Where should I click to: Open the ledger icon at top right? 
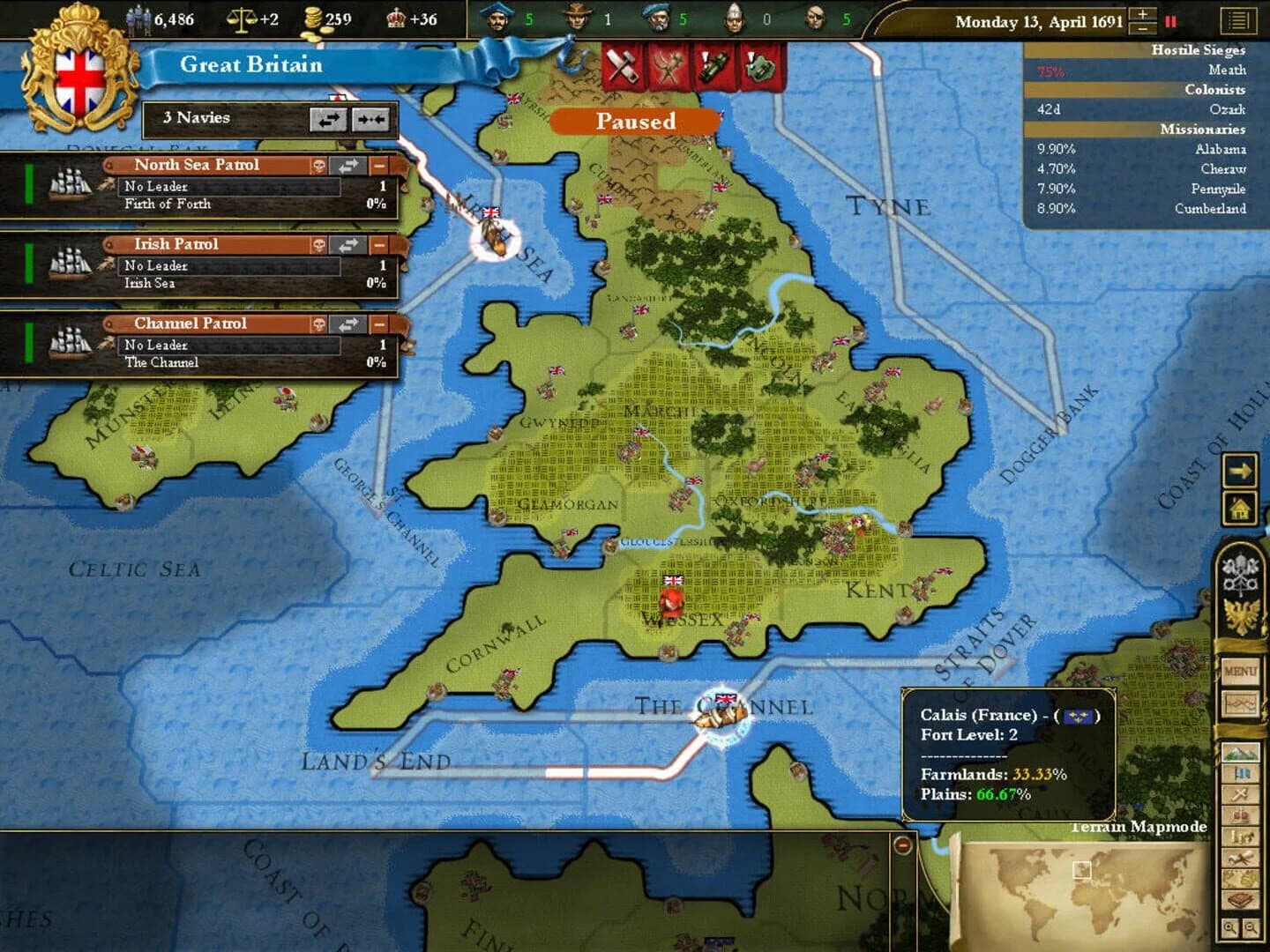[1237, 19]
